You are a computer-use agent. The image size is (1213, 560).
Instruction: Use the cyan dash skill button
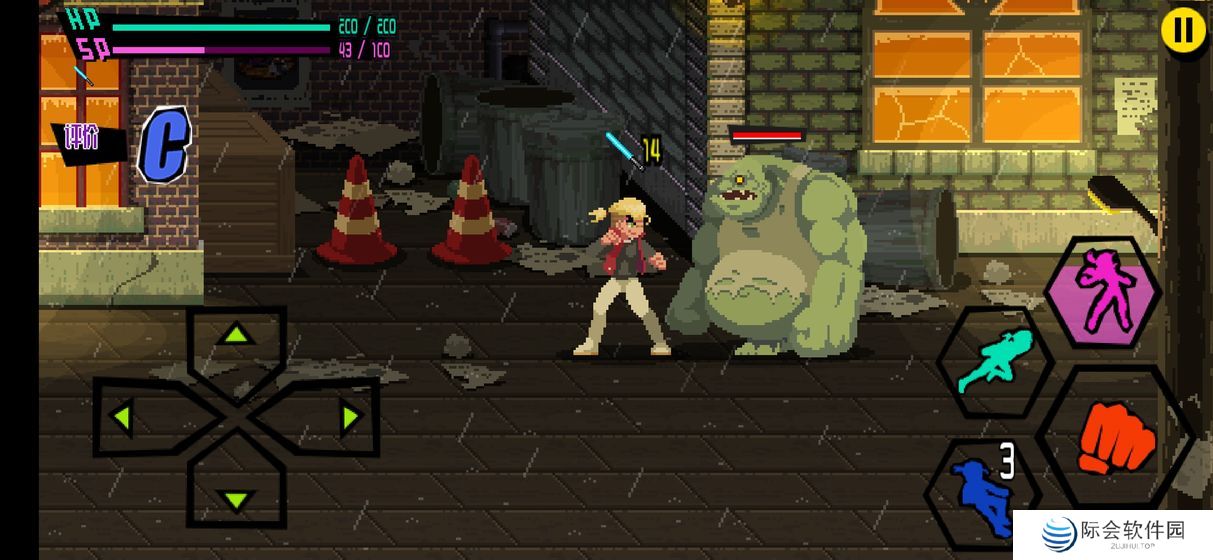coord(995,360)
